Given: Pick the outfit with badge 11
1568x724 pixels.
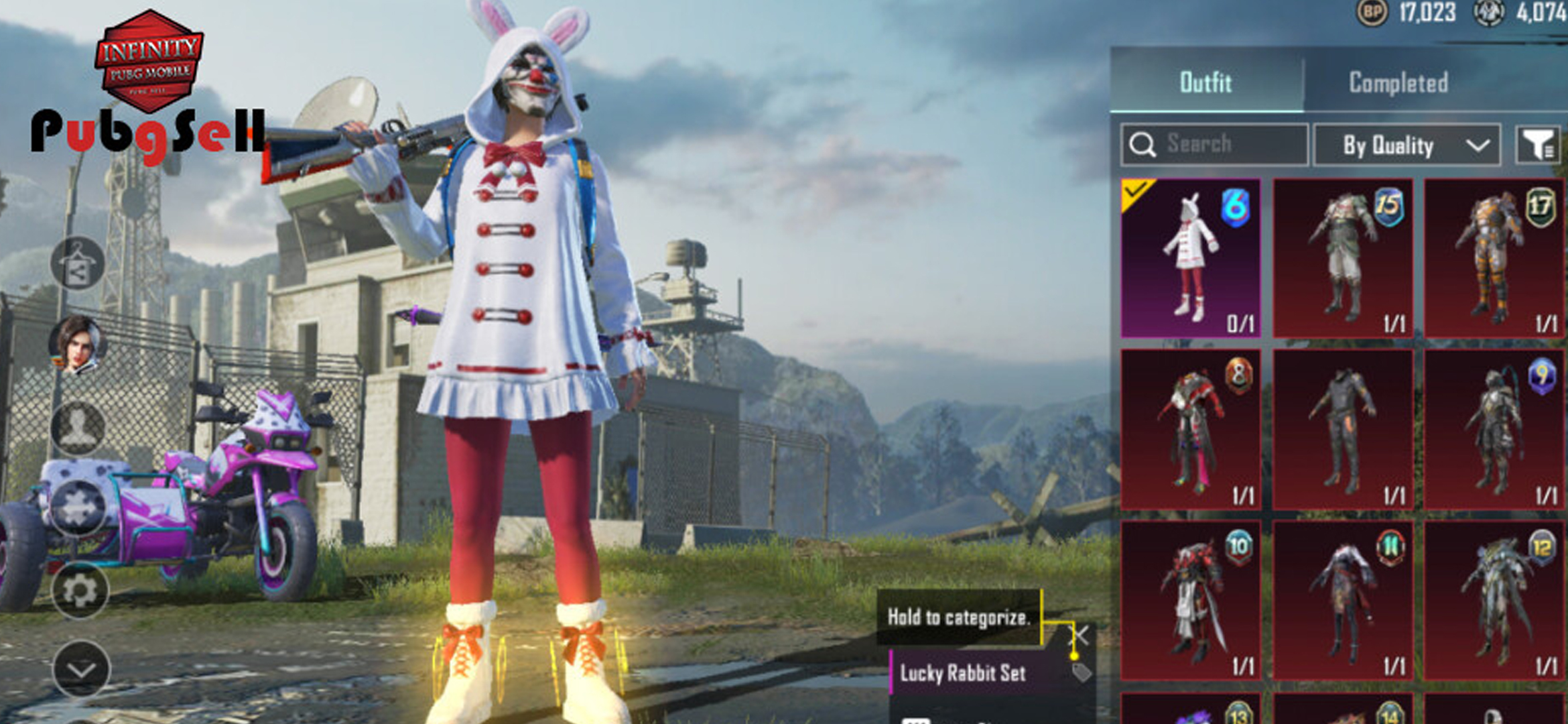Looking at the screenshot, I should 1343,600.
